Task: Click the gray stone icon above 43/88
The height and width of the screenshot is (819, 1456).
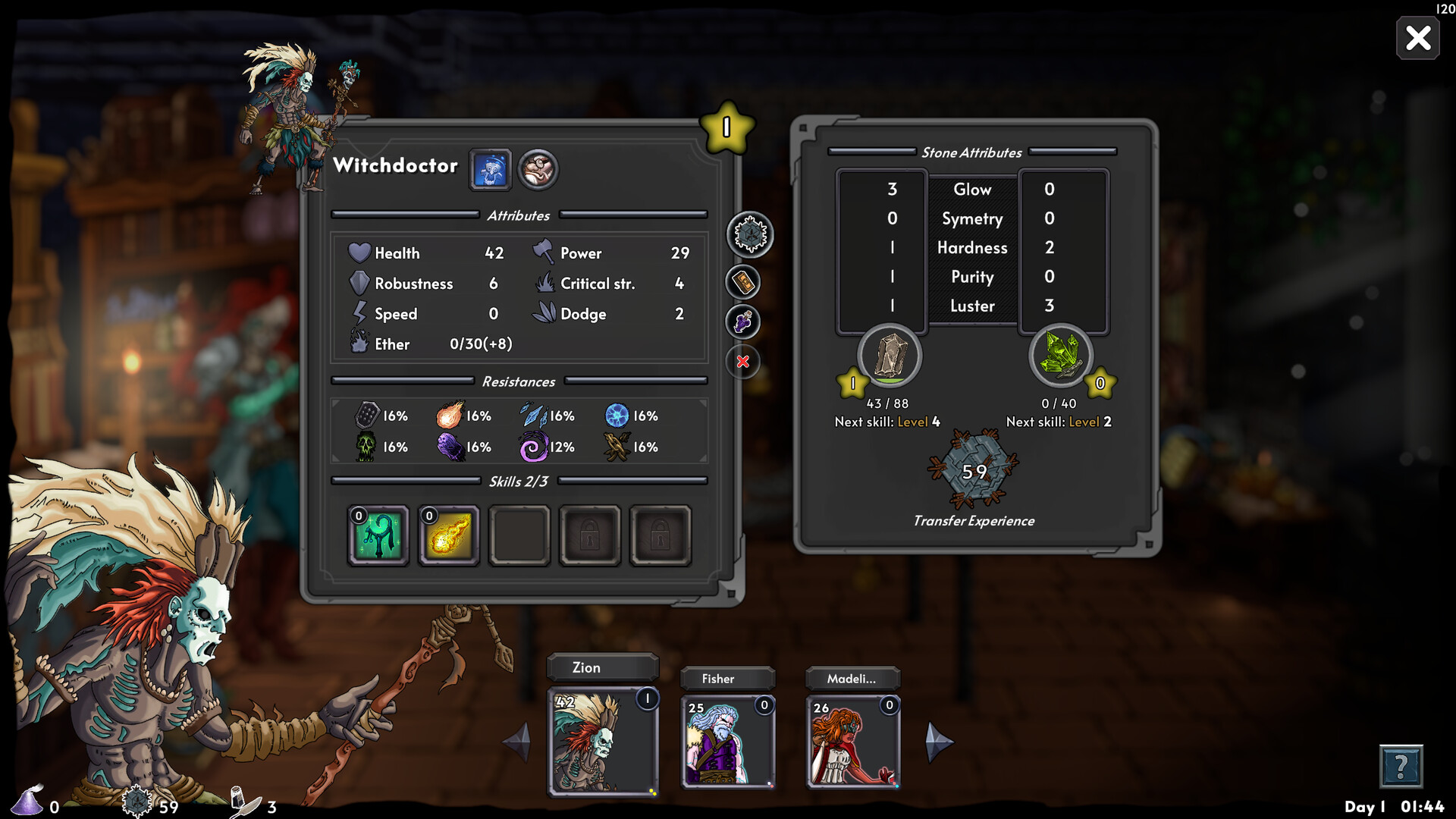Action: (889, 356)
